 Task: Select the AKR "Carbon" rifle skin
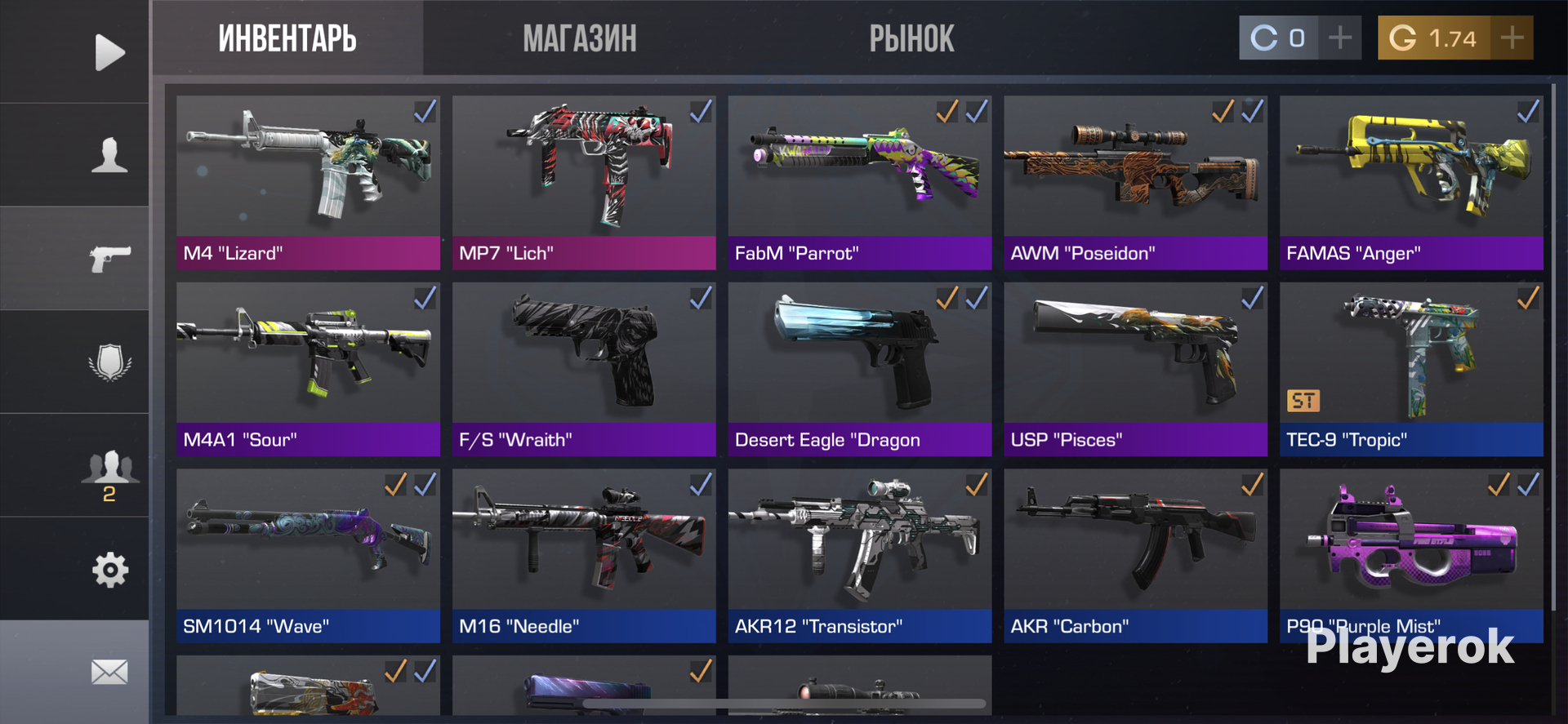[1135, 555]
